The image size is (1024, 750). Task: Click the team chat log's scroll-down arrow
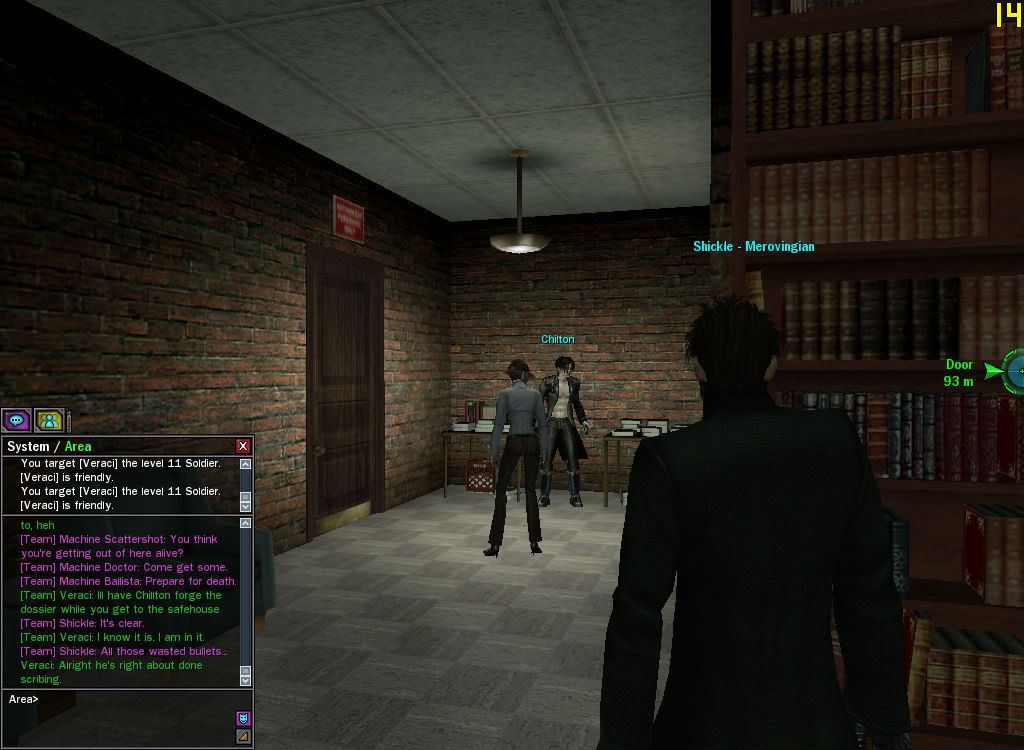point(245,680)
